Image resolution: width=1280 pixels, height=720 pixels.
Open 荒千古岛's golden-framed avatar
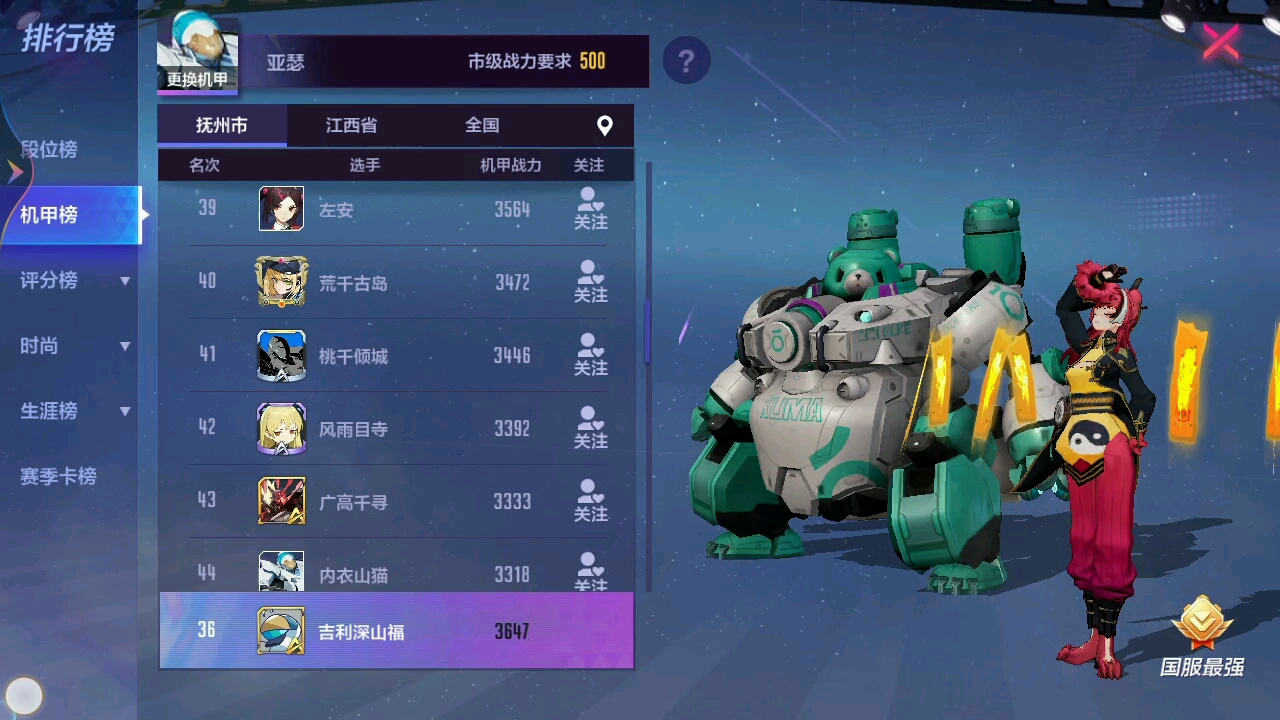[281, 282]
